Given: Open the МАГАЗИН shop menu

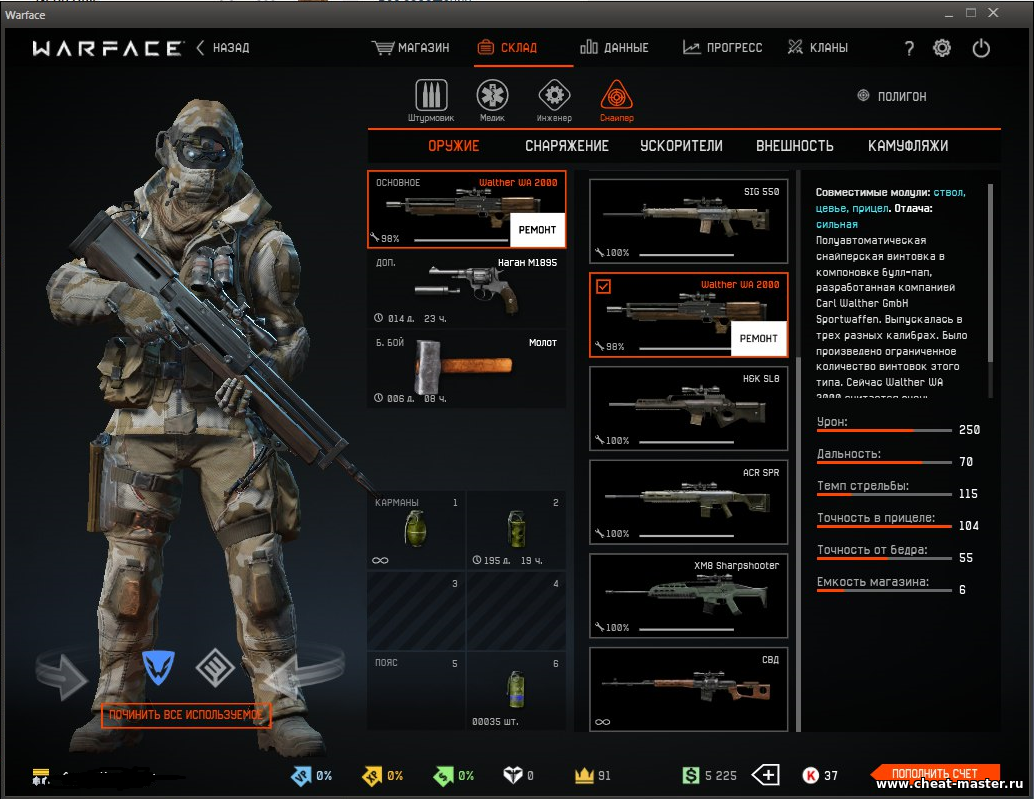Looking at the screenshot, I should point(411,48).
